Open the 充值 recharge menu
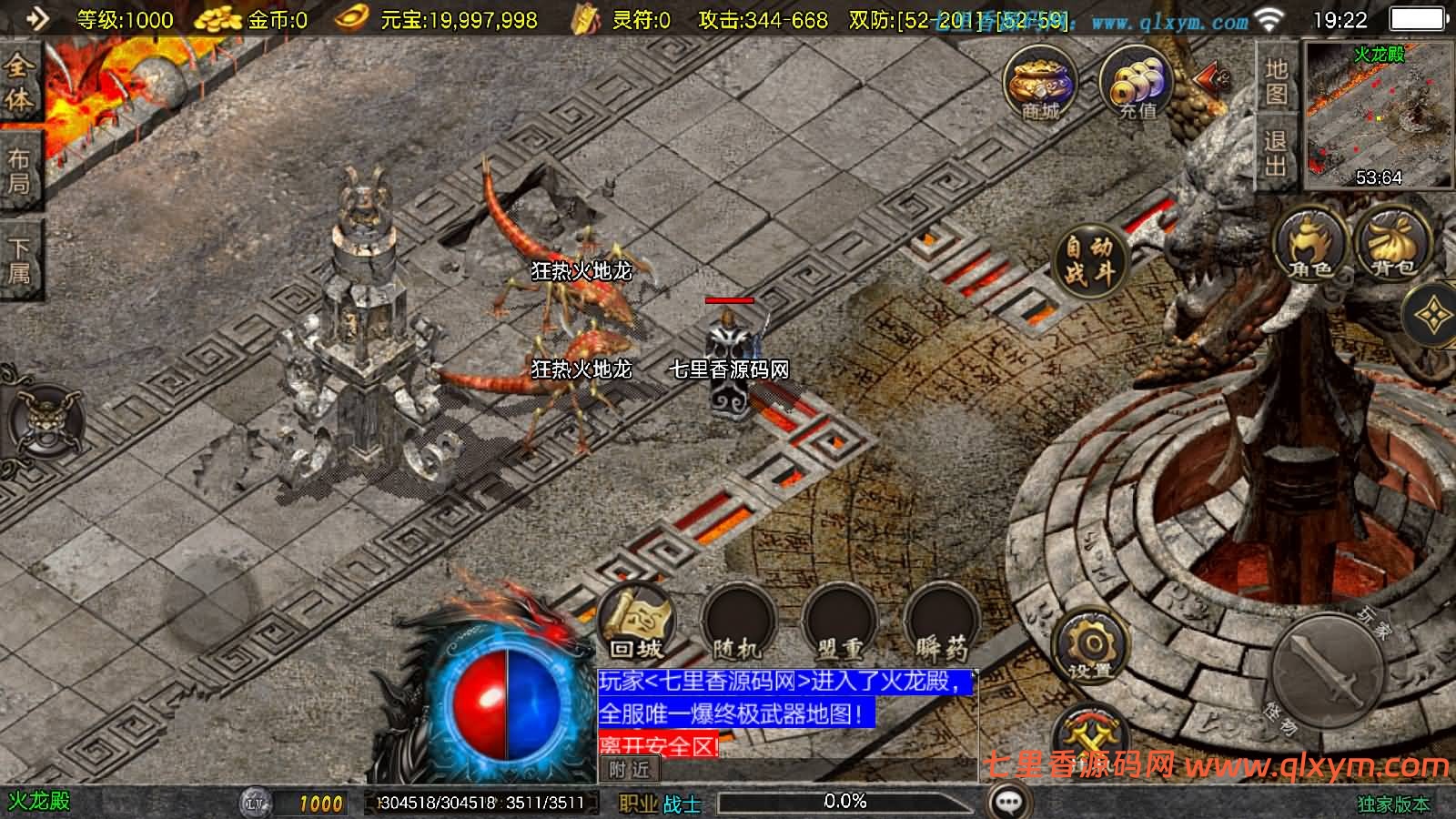The image size is (1456, 819). [1137, 83]
